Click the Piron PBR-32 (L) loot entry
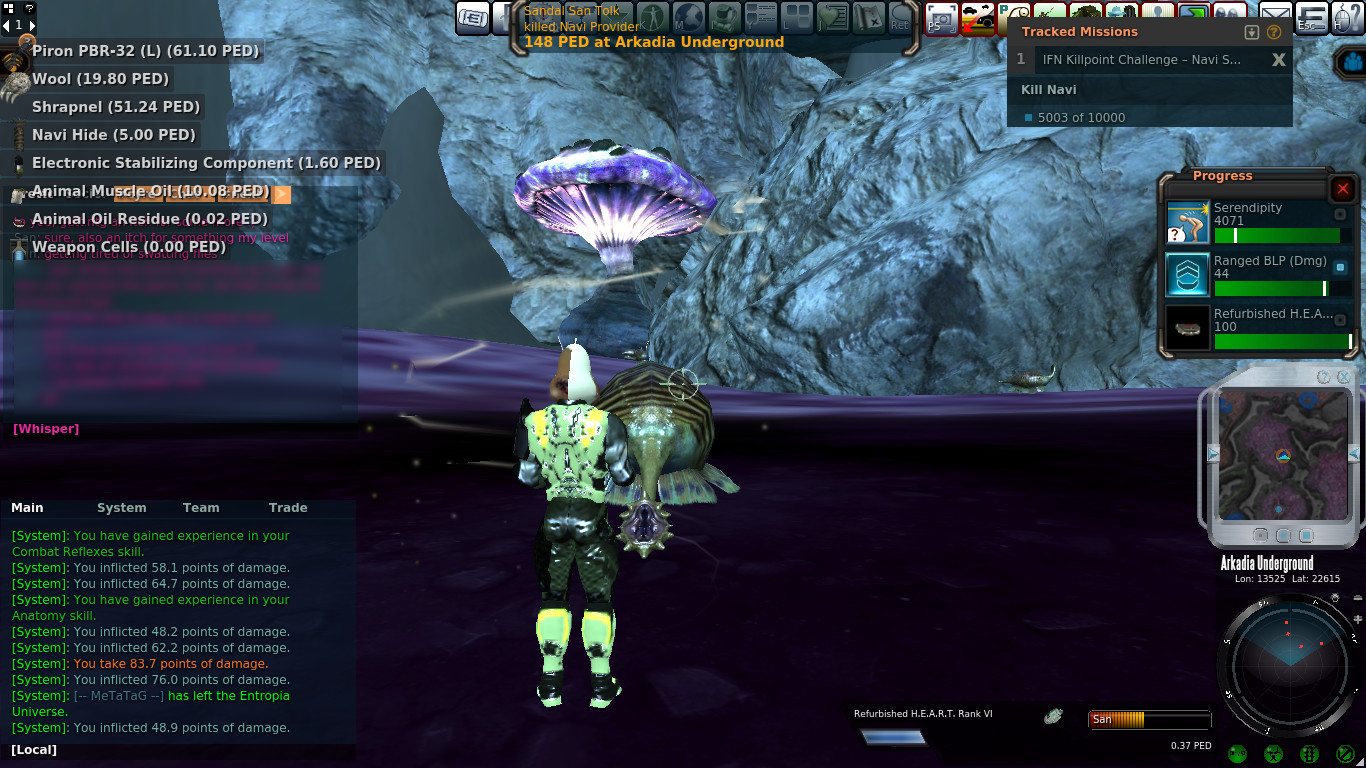1366x768 pixels. pos(145,51)
